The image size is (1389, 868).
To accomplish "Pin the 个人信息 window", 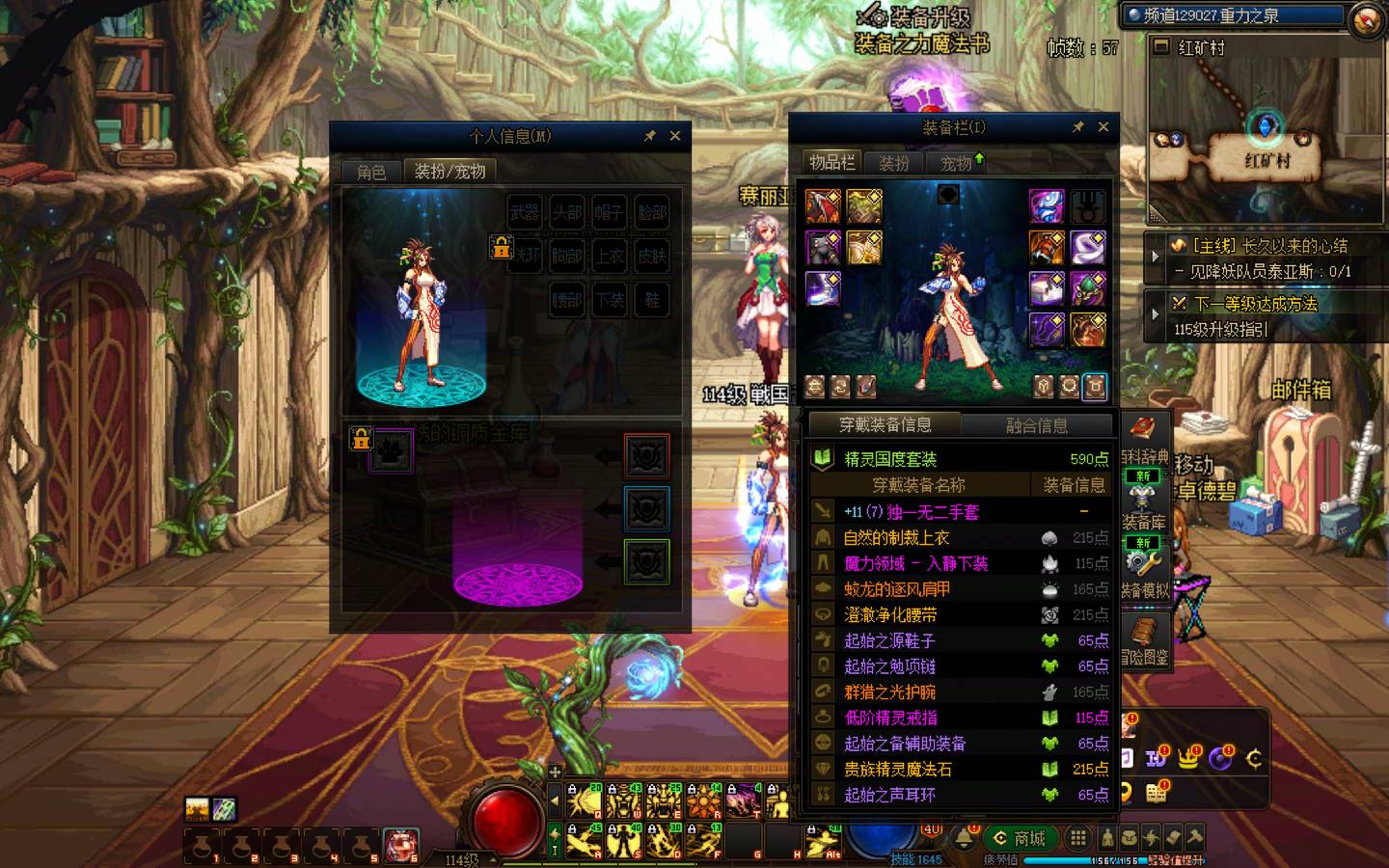I will [650, 136].
